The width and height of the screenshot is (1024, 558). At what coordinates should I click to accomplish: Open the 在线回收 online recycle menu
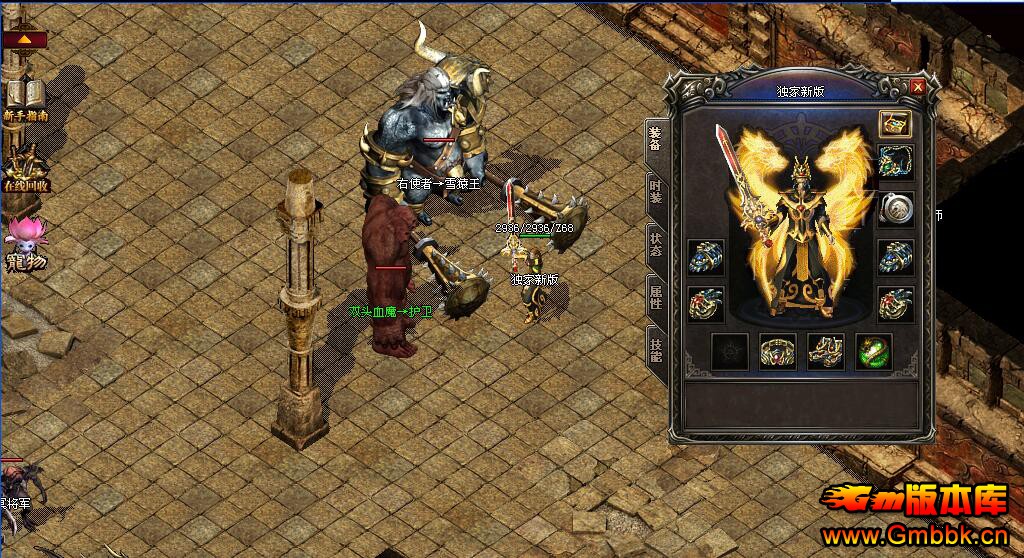[x=26, y=170]
